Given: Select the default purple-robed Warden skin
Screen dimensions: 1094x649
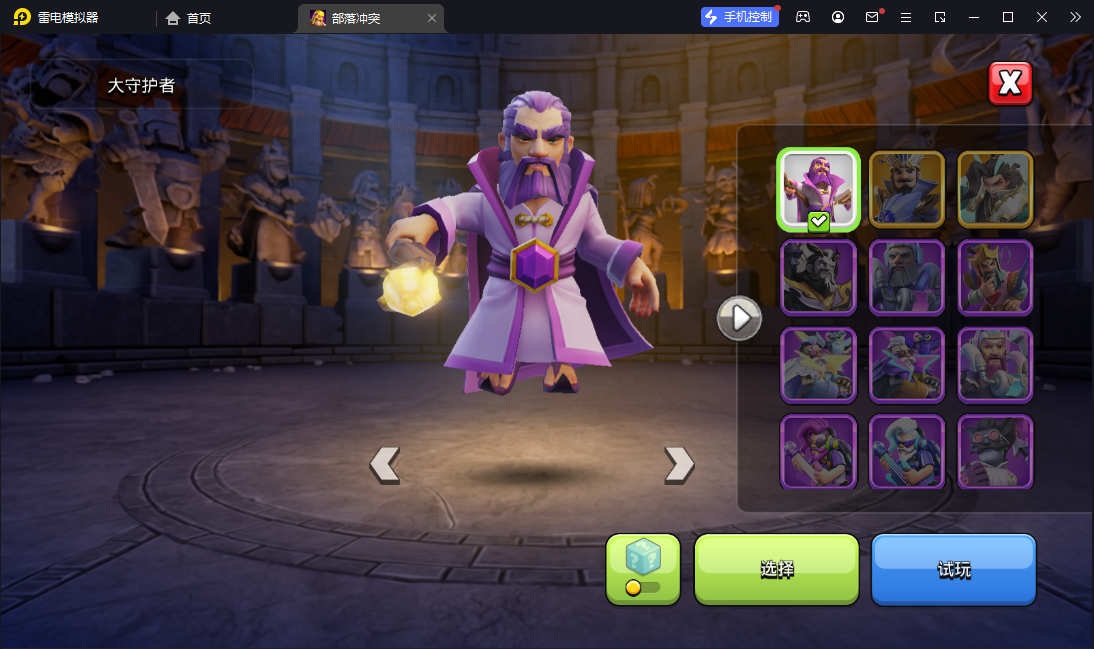Looking at the screenshot, I should [818, 190].
